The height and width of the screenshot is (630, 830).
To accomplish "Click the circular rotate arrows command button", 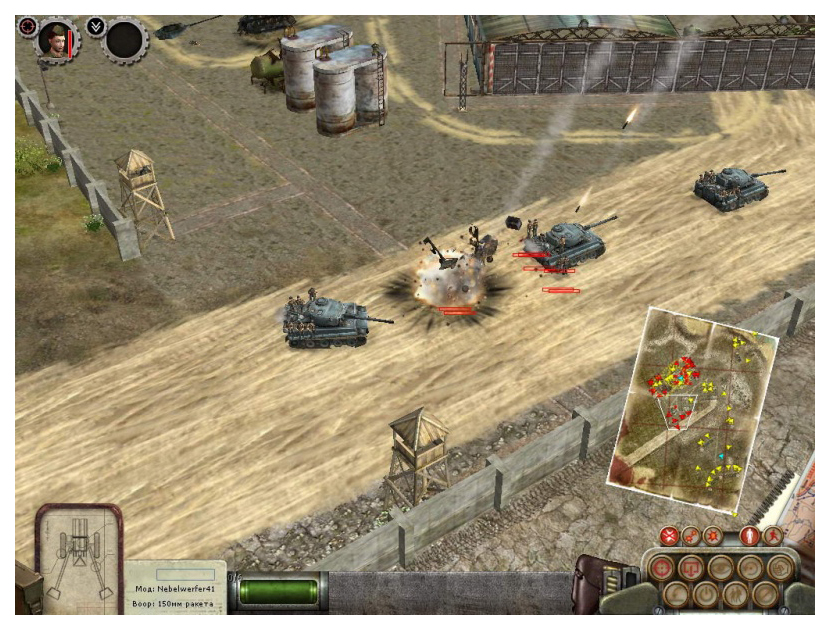I will [749, 569].
